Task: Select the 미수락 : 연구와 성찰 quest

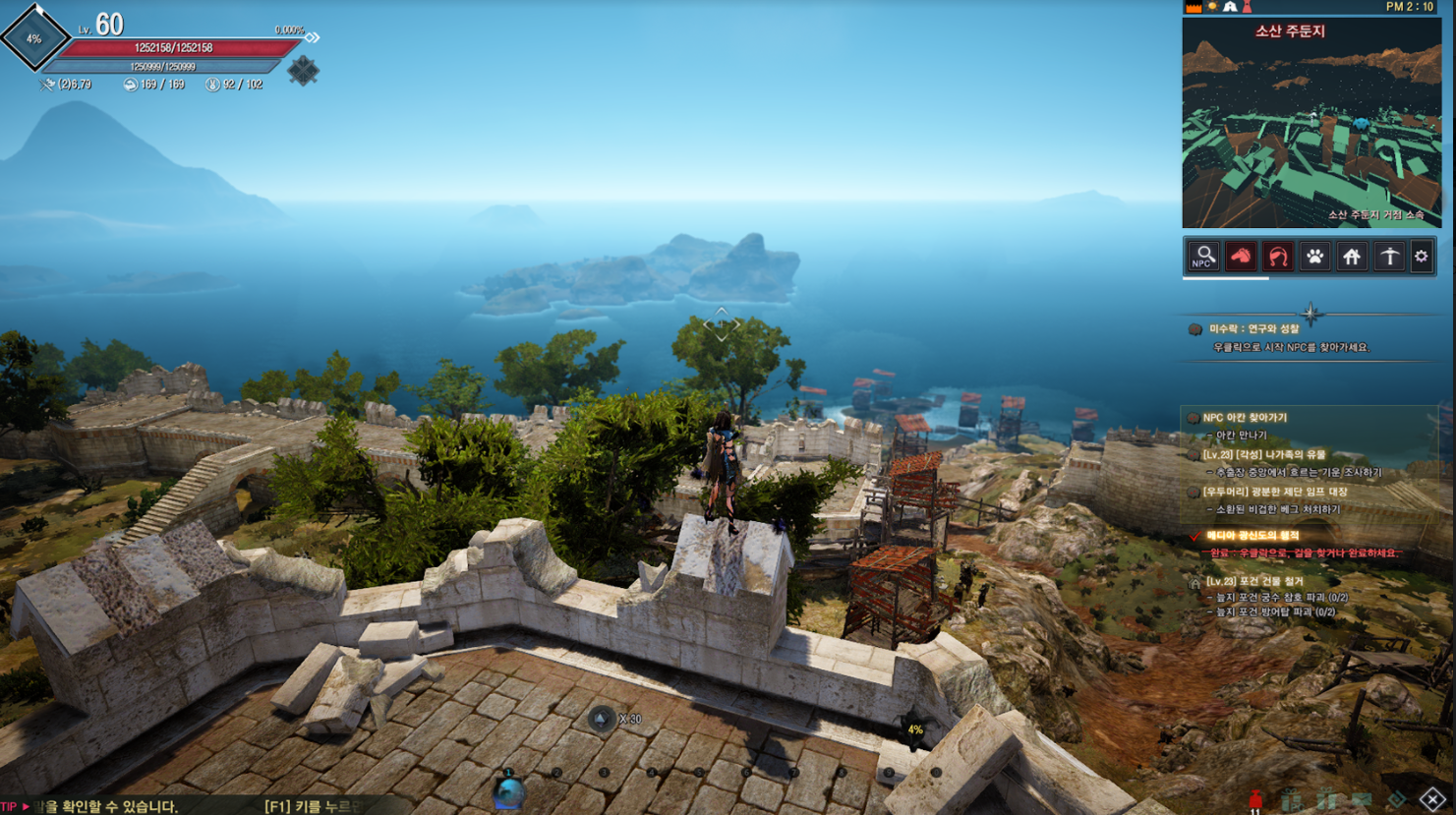Action: pos(1253,329)
